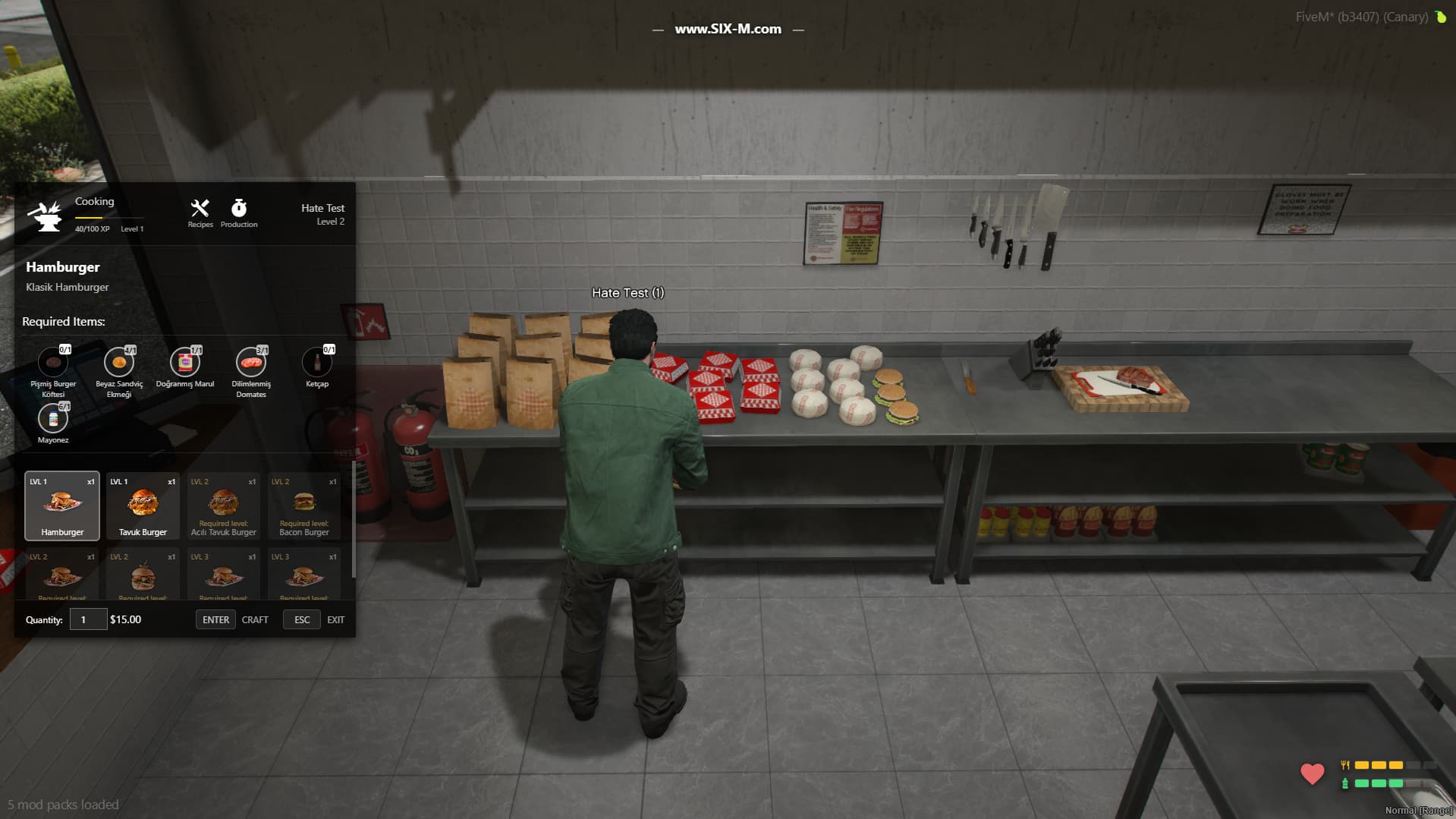This screenshot has width=1456, height=819.
Task: Click the CRAFT label
Action: point(255,619)
